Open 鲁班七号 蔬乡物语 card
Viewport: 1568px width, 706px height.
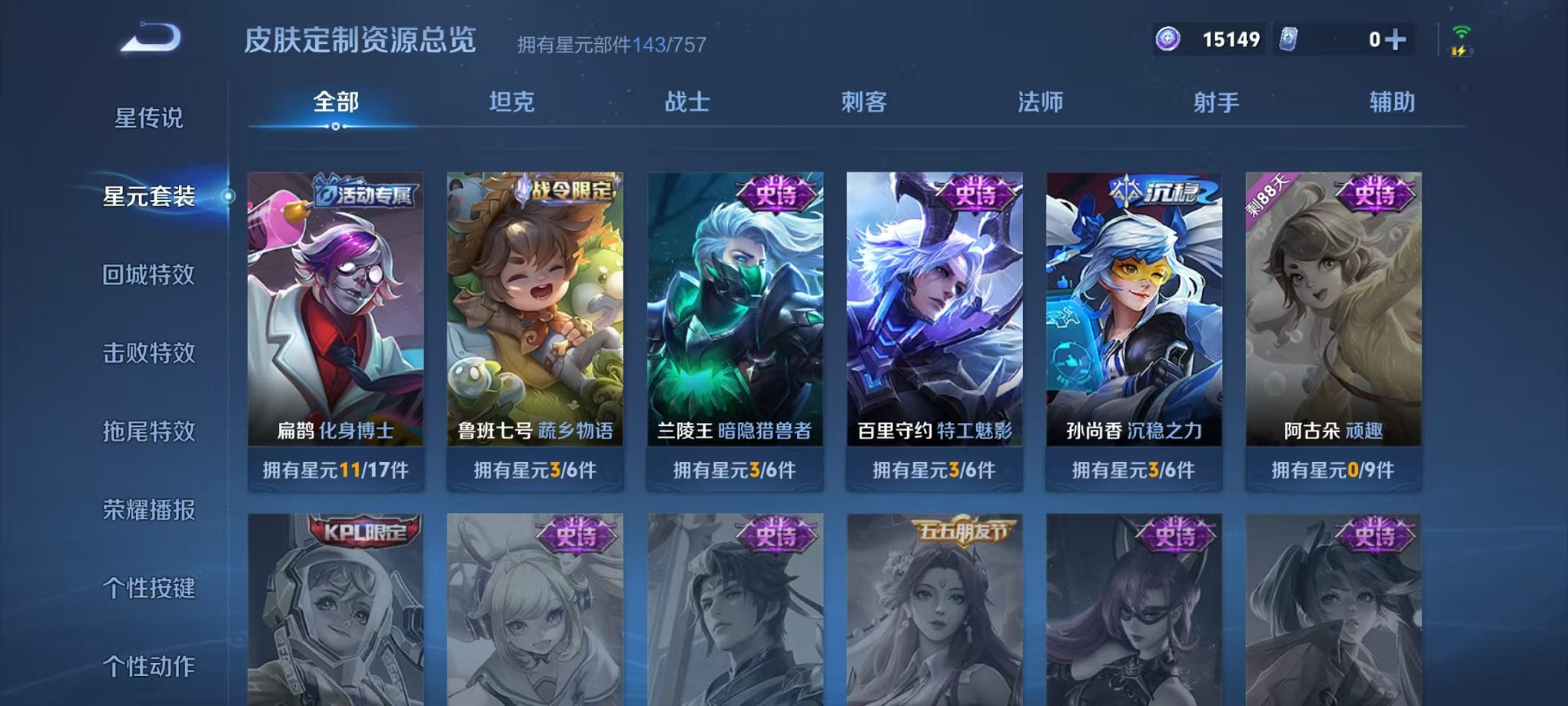coord(537,323)
